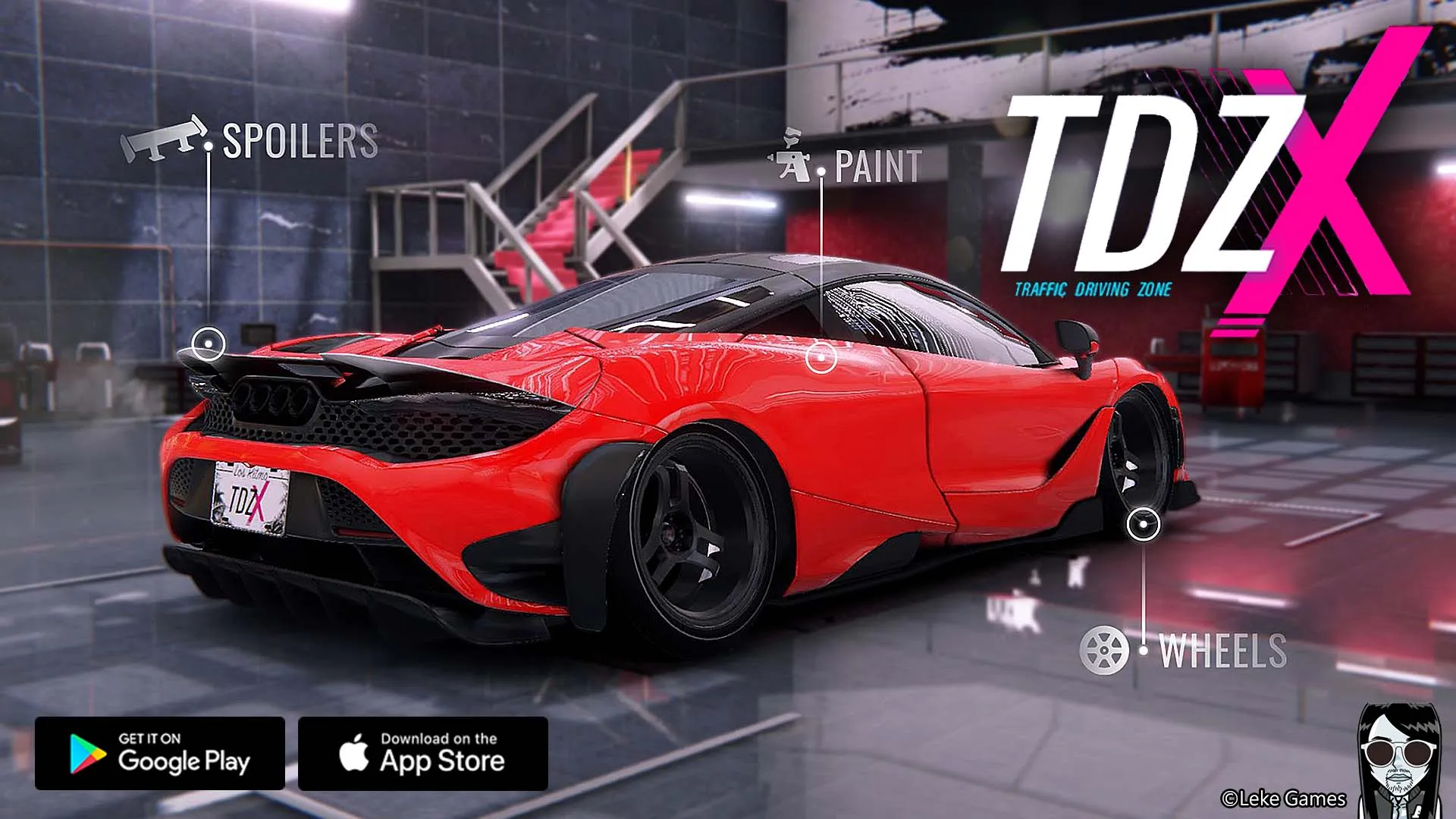Open the Google Play store badge

(160, 753)
